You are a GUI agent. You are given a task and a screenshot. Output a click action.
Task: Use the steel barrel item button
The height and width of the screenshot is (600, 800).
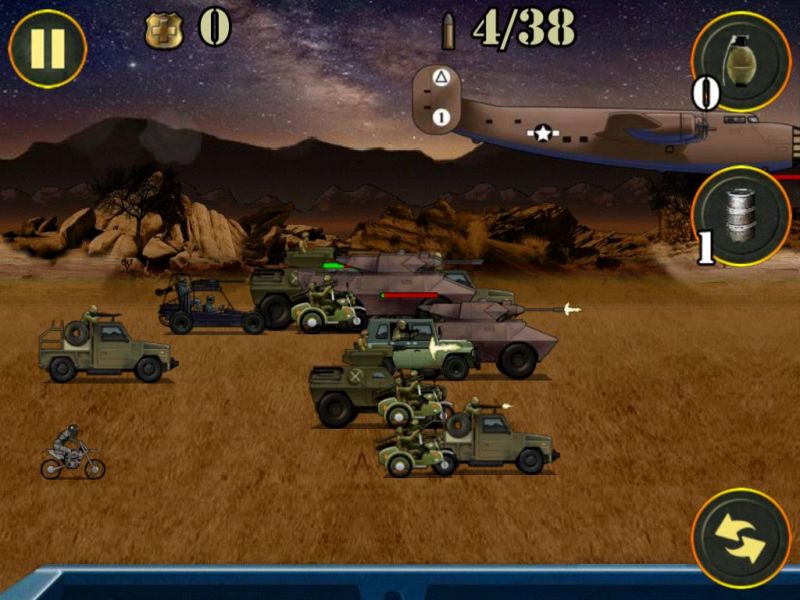click(742, 216)
